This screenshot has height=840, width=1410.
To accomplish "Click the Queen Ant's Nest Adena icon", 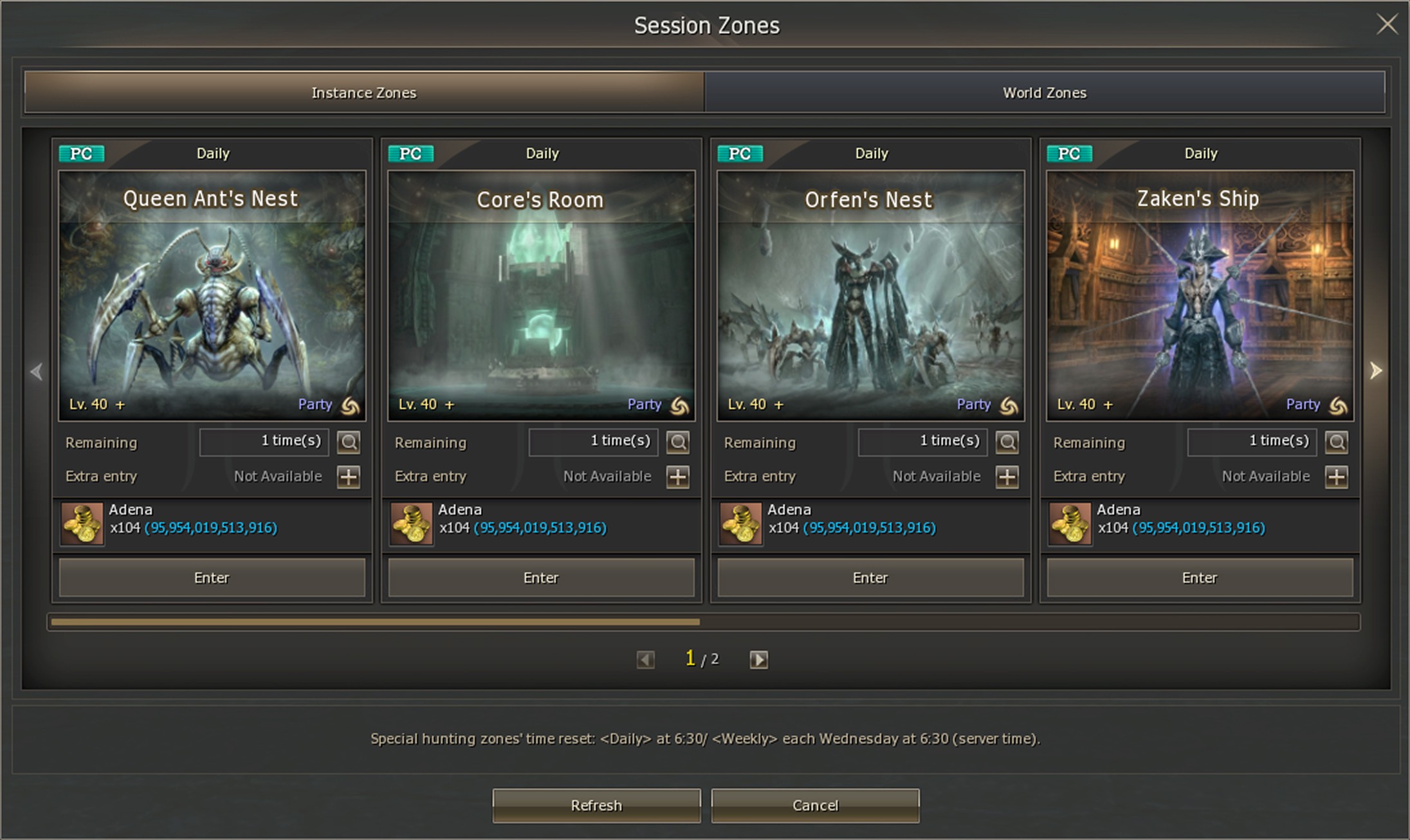I will 82,524.
